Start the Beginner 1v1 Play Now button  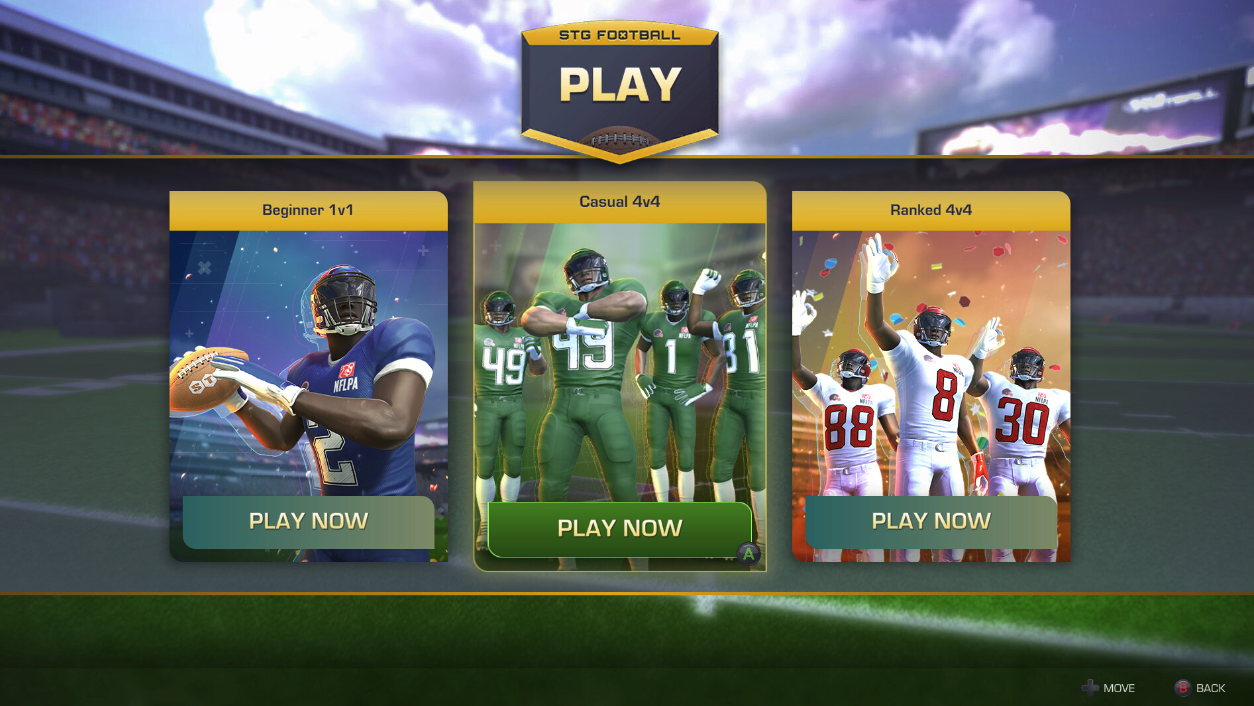click(308, 522)
